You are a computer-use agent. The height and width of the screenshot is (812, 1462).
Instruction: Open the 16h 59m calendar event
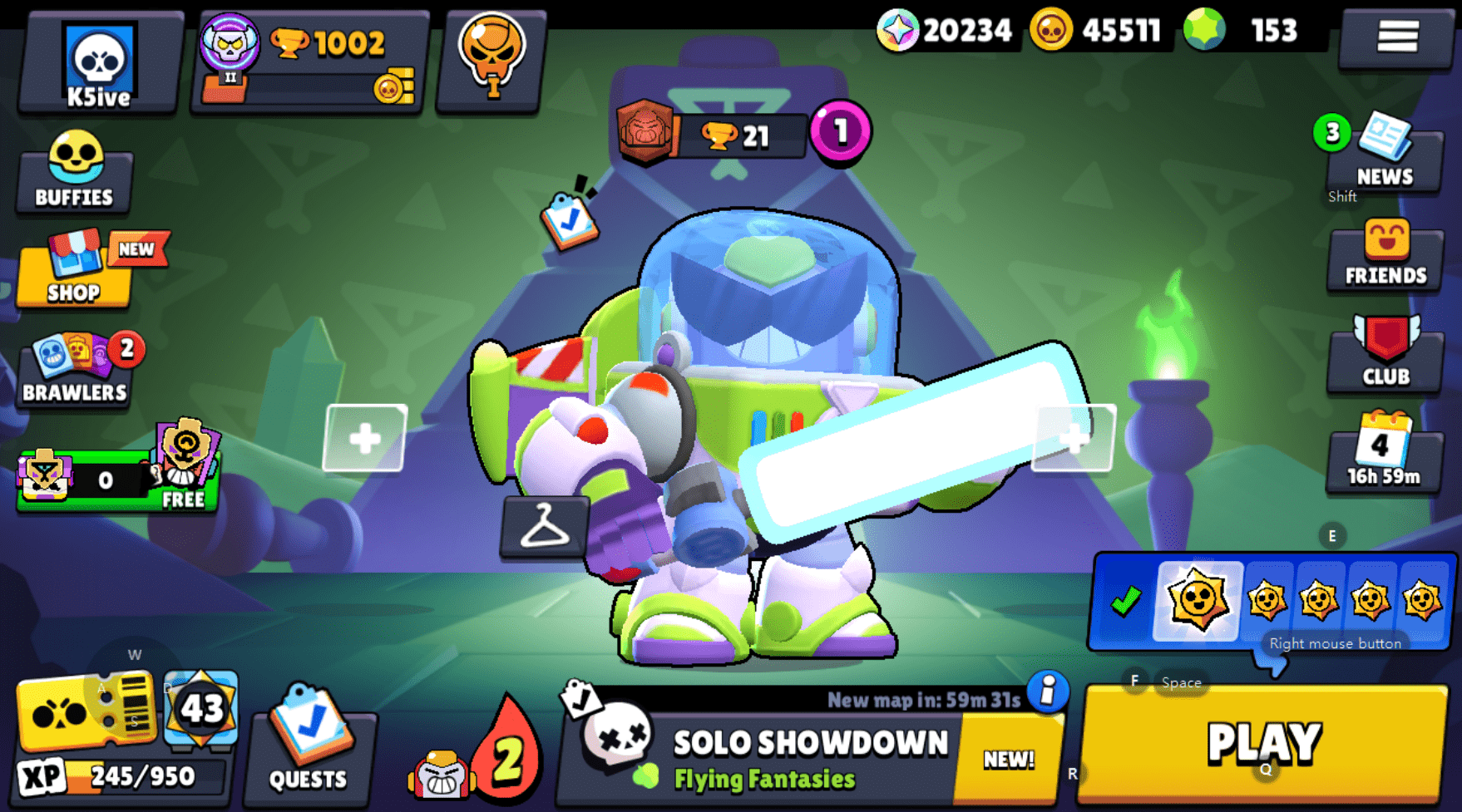tap(1383, 455)
